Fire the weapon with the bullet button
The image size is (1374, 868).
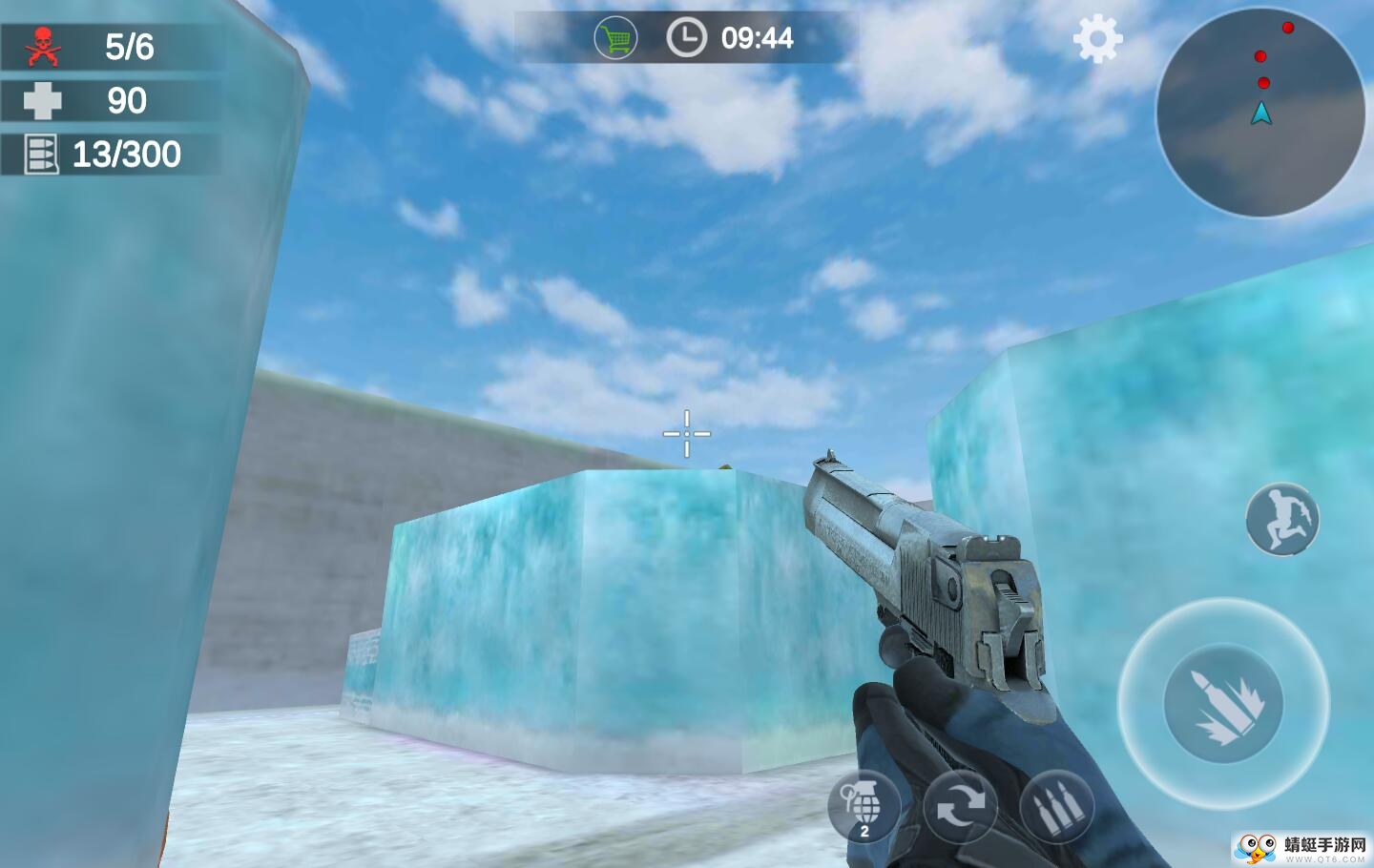1223,703
